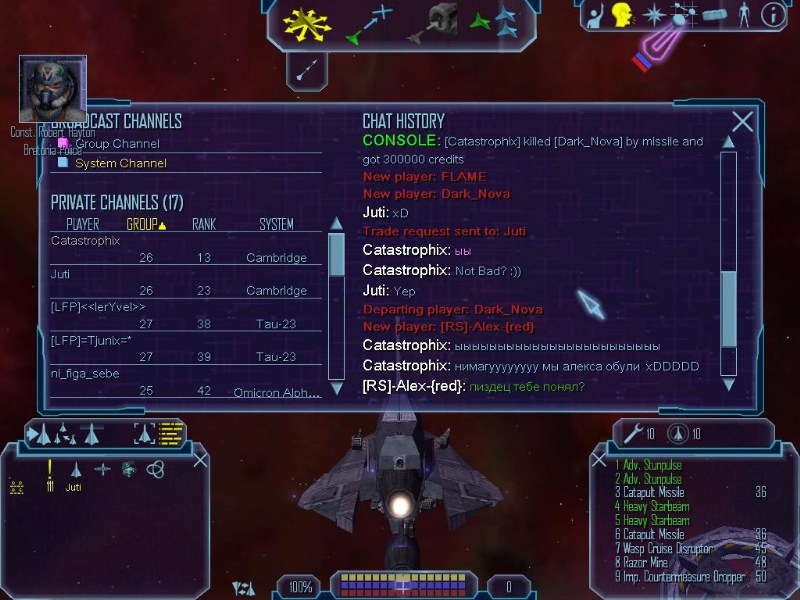The height and width of the screenshot is (600, 800).
Task: Close the contact list panel
Action: click(200, 460)
